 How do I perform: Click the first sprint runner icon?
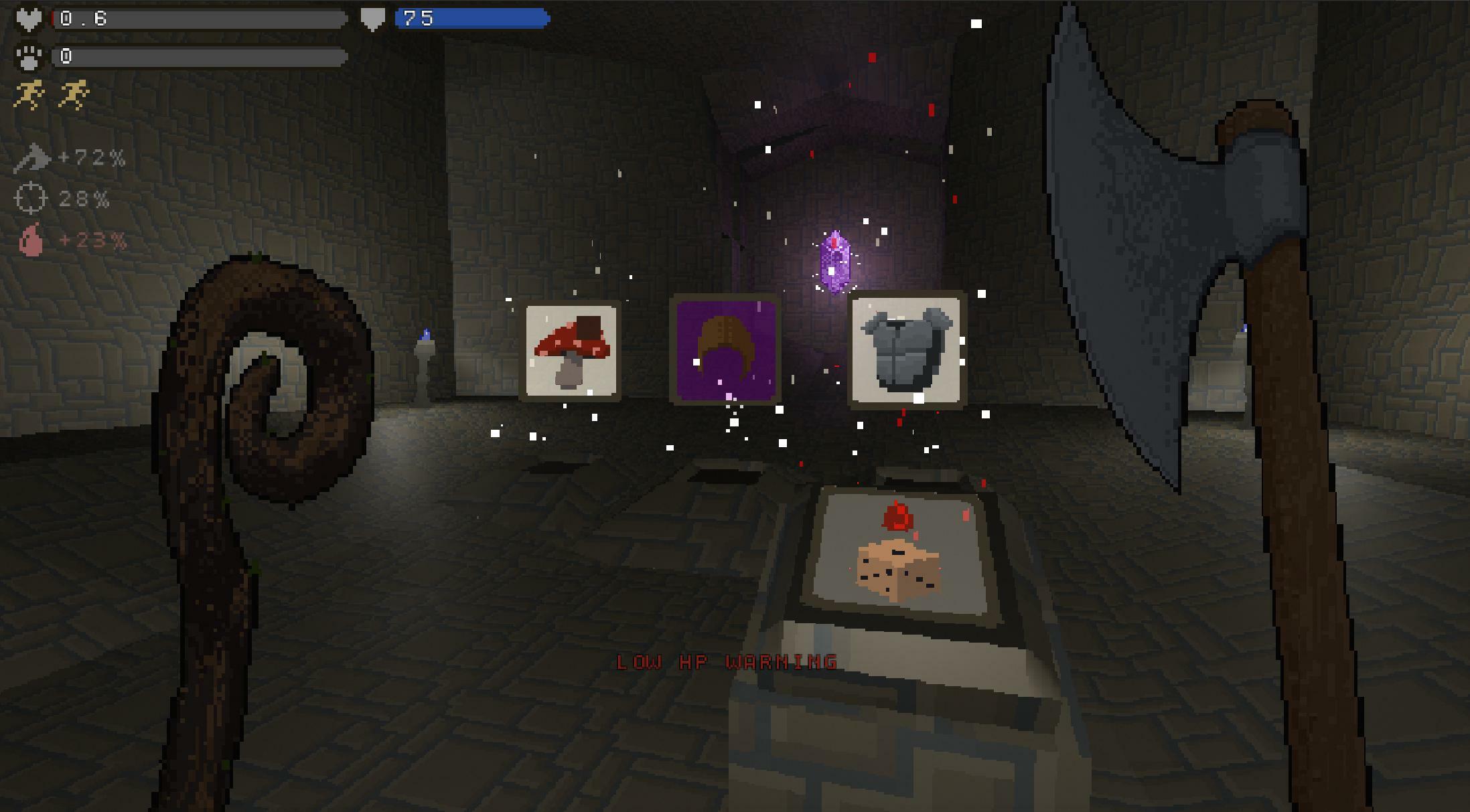click(30, 92)
